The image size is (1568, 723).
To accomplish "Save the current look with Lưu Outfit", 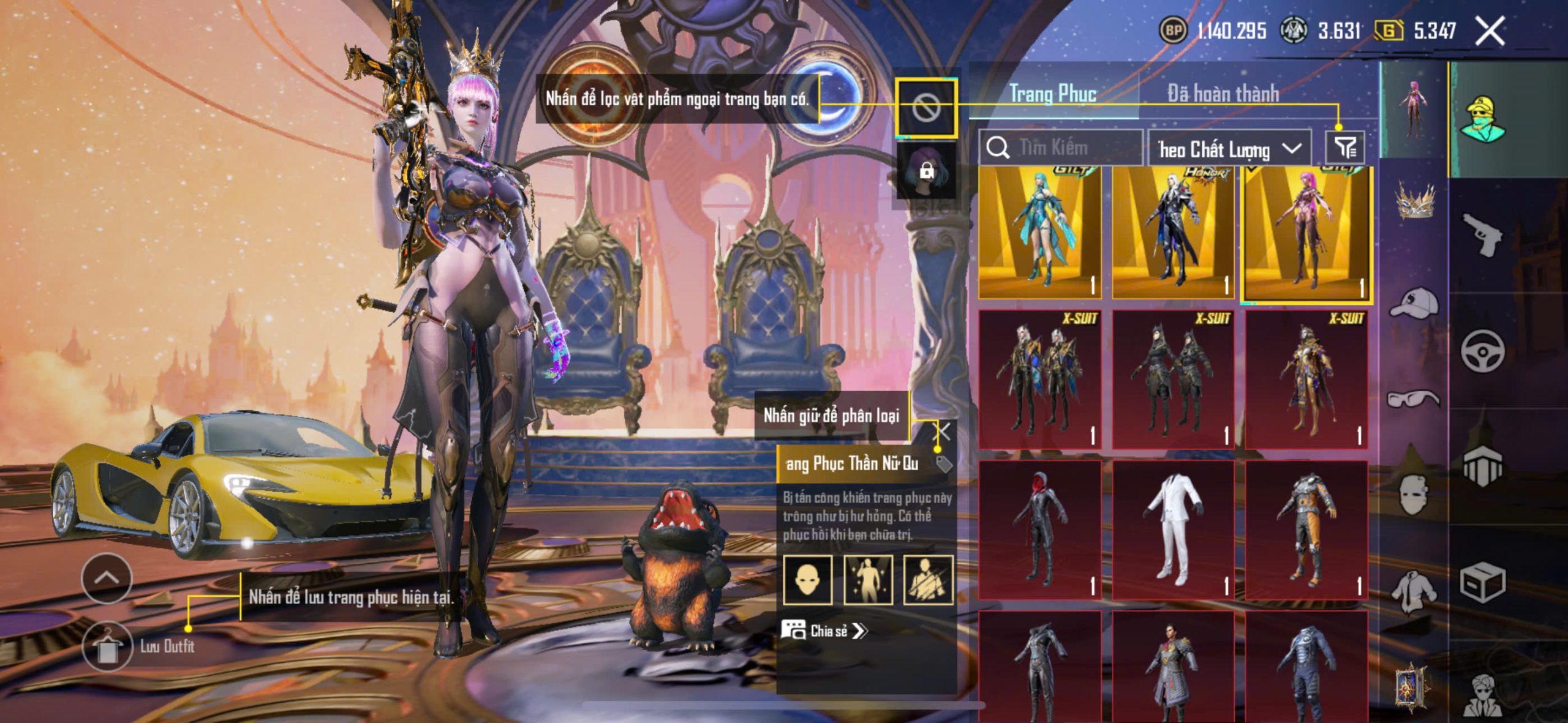I will coord(108,646).
